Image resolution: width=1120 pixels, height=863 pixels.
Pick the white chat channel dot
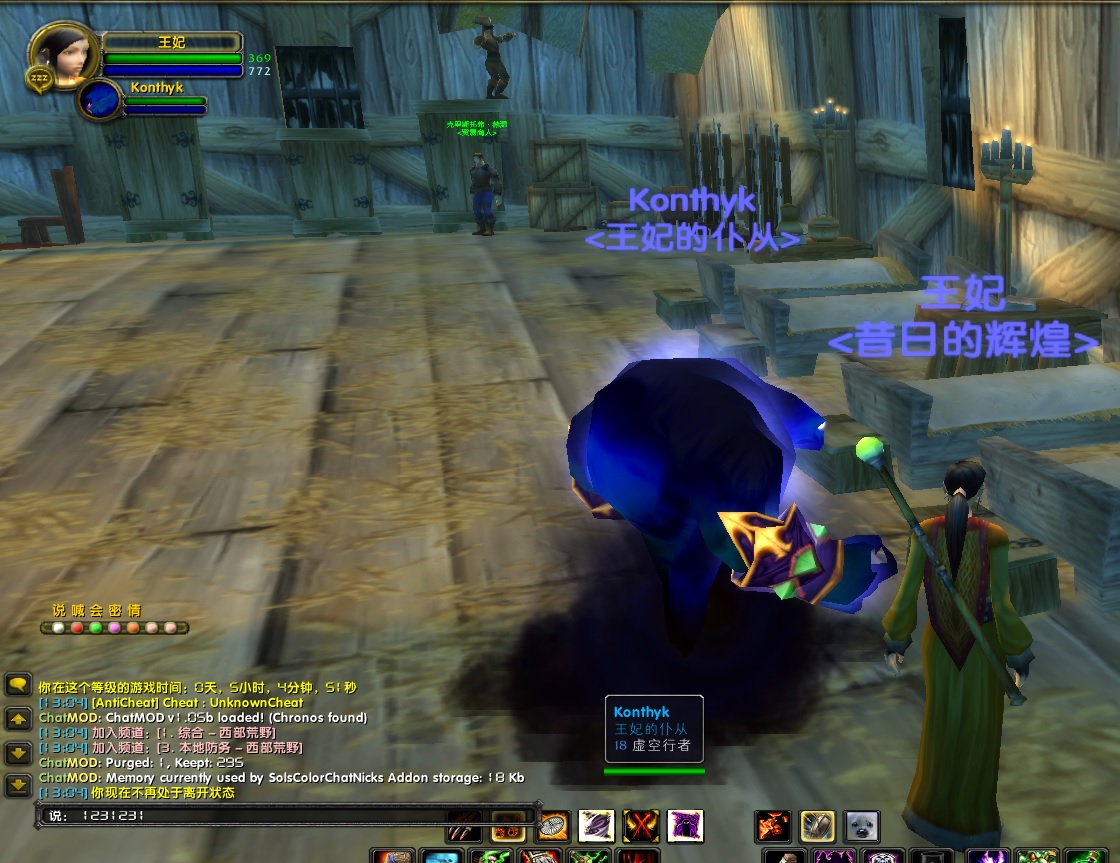pos(58,628)
